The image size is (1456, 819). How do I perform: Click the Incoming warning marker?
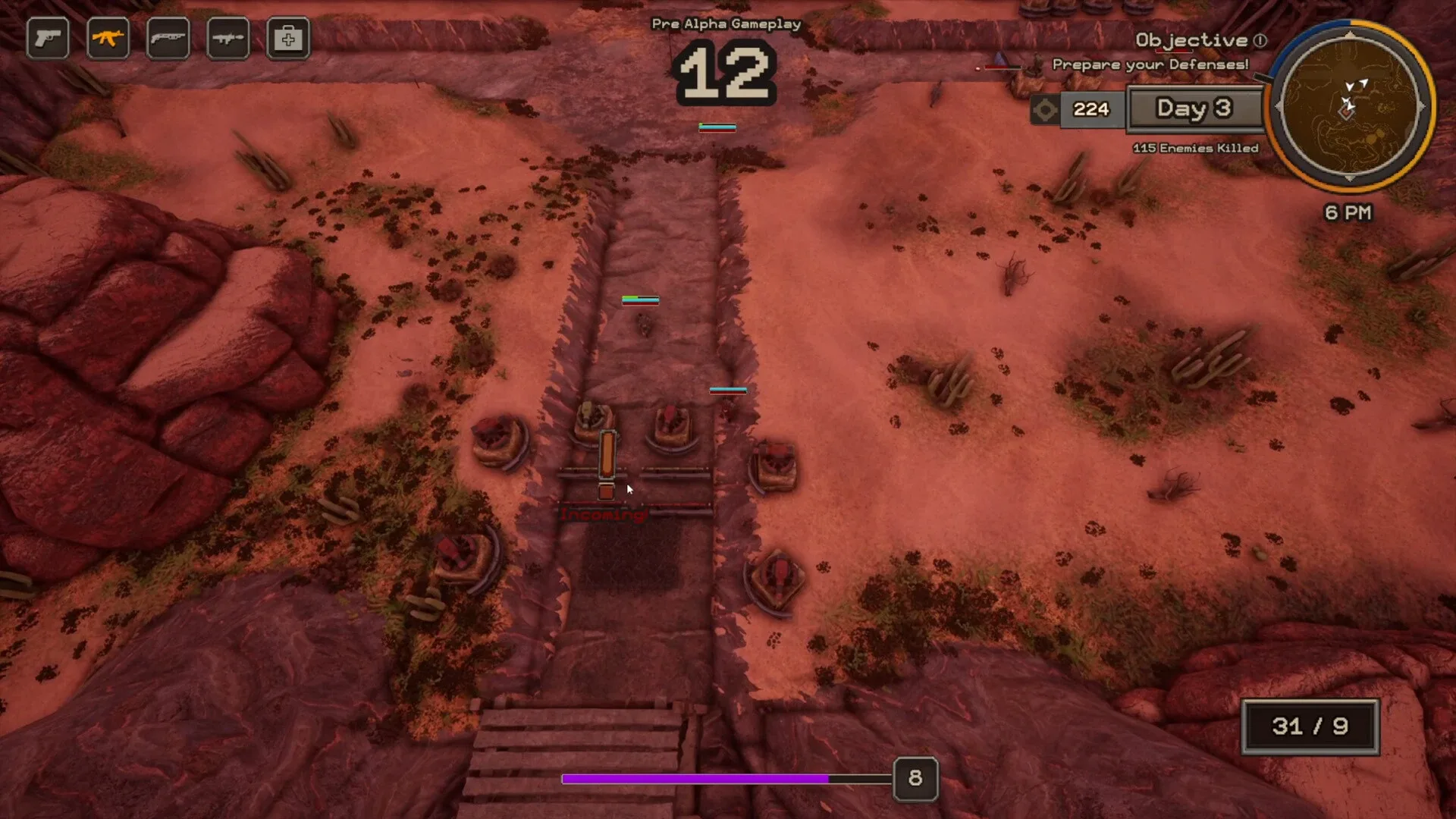(604, 514)
